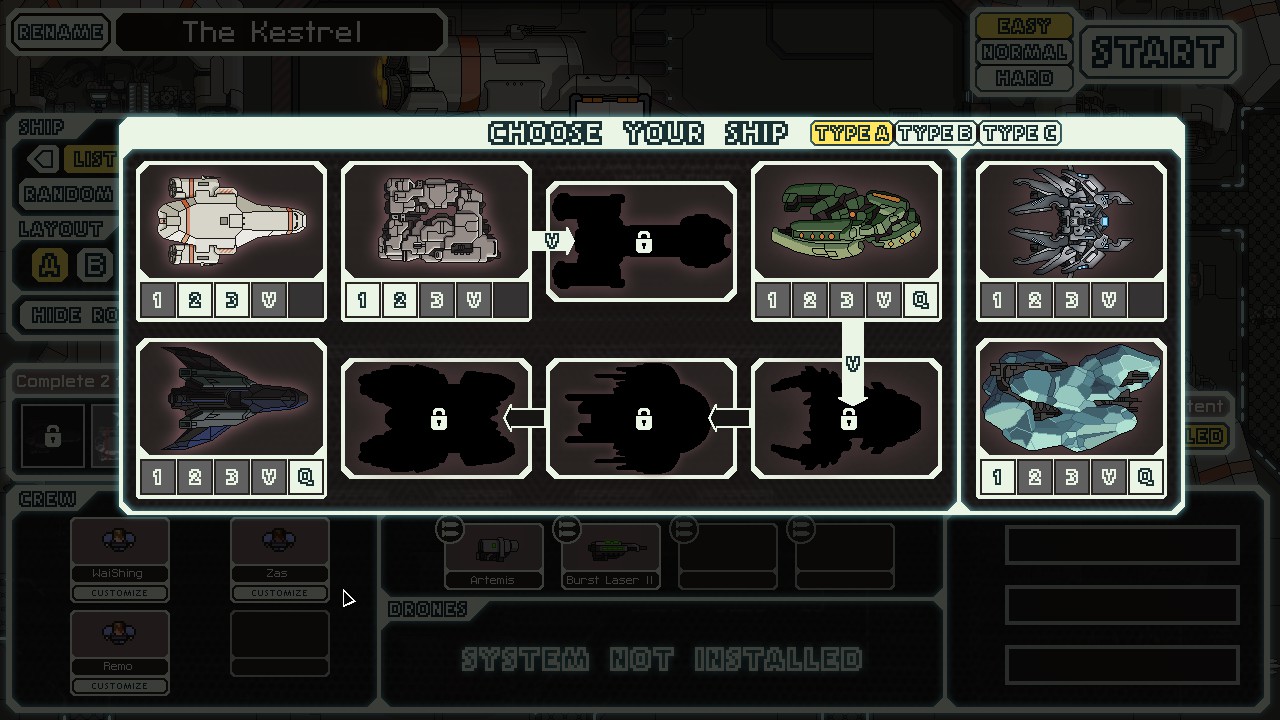The width and height of the screenshot is (1280, 720).
Task: Customize crew member Remo
Action: [x=120, y=686]
